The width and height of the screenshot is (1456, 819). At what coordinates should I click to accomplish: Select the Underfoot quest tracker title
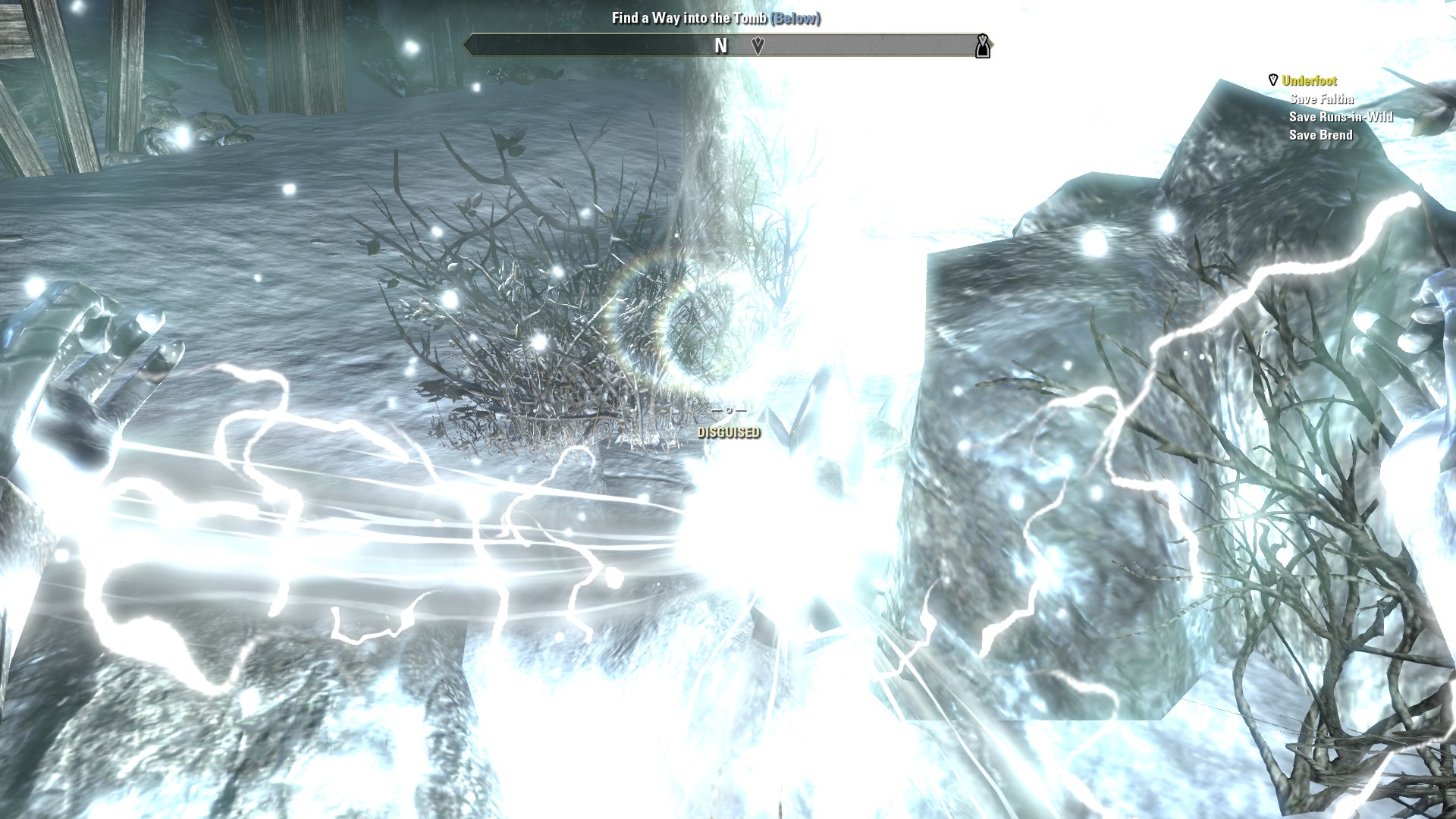click(x=1309, y=80)
